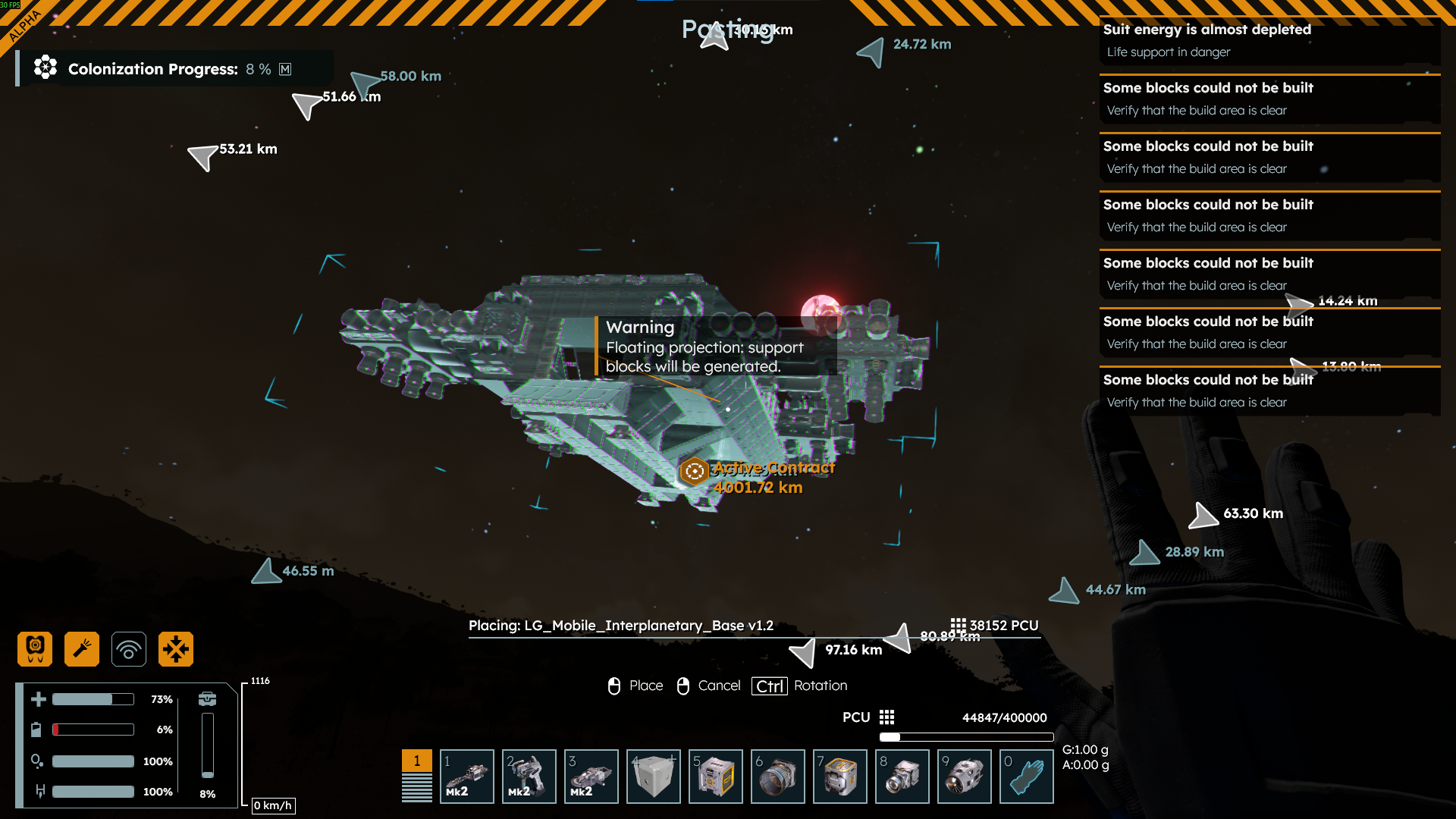Select the yellow-panel cargo container in slot 5
Screen dimensions: 1456x819
pyautogui.click(x=715, y=776)
